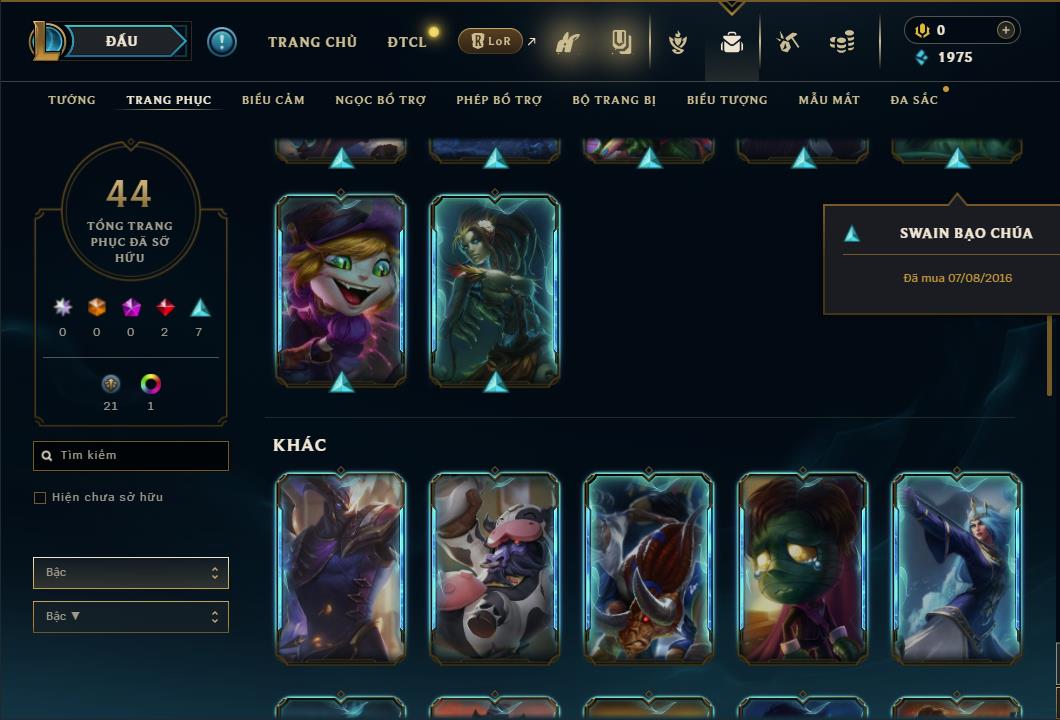1060x720 pixels.
Task: Switch to the BIỂU CẢM tab
Action: 273,100
